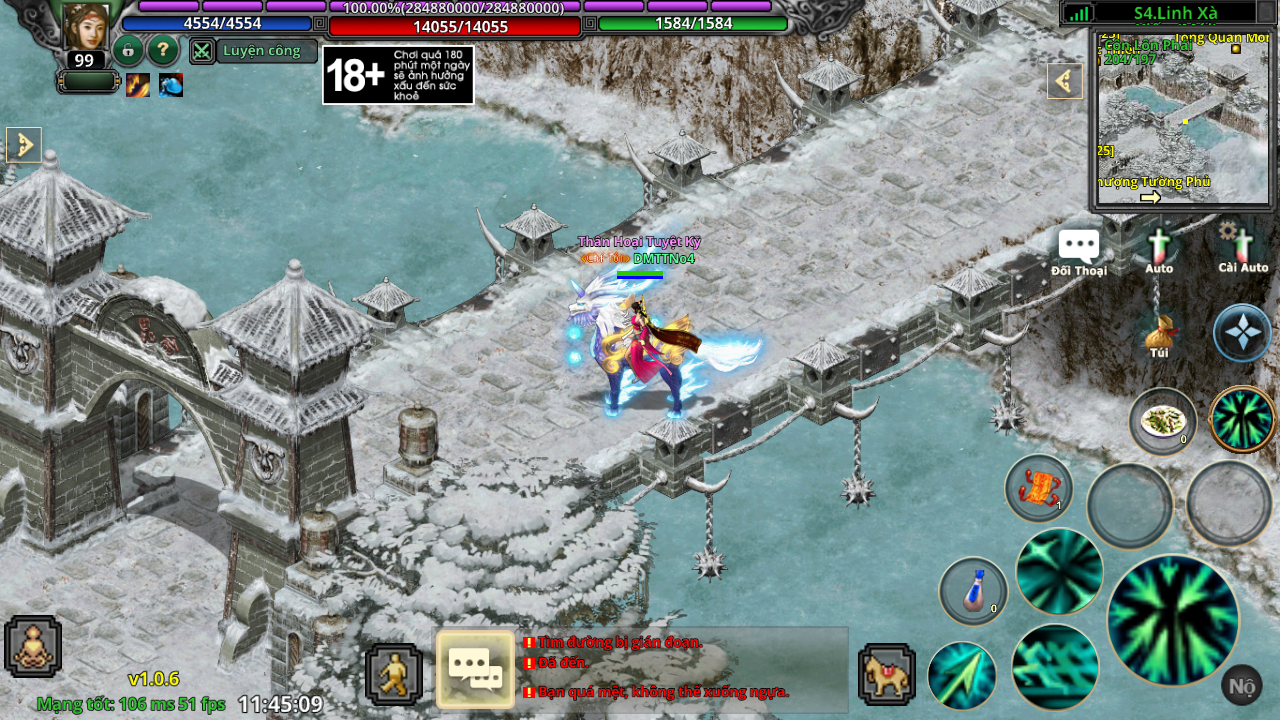The height and width of the screenshot is (720, 1280).
Task: Open the minimap
Action: (1183, 120)
